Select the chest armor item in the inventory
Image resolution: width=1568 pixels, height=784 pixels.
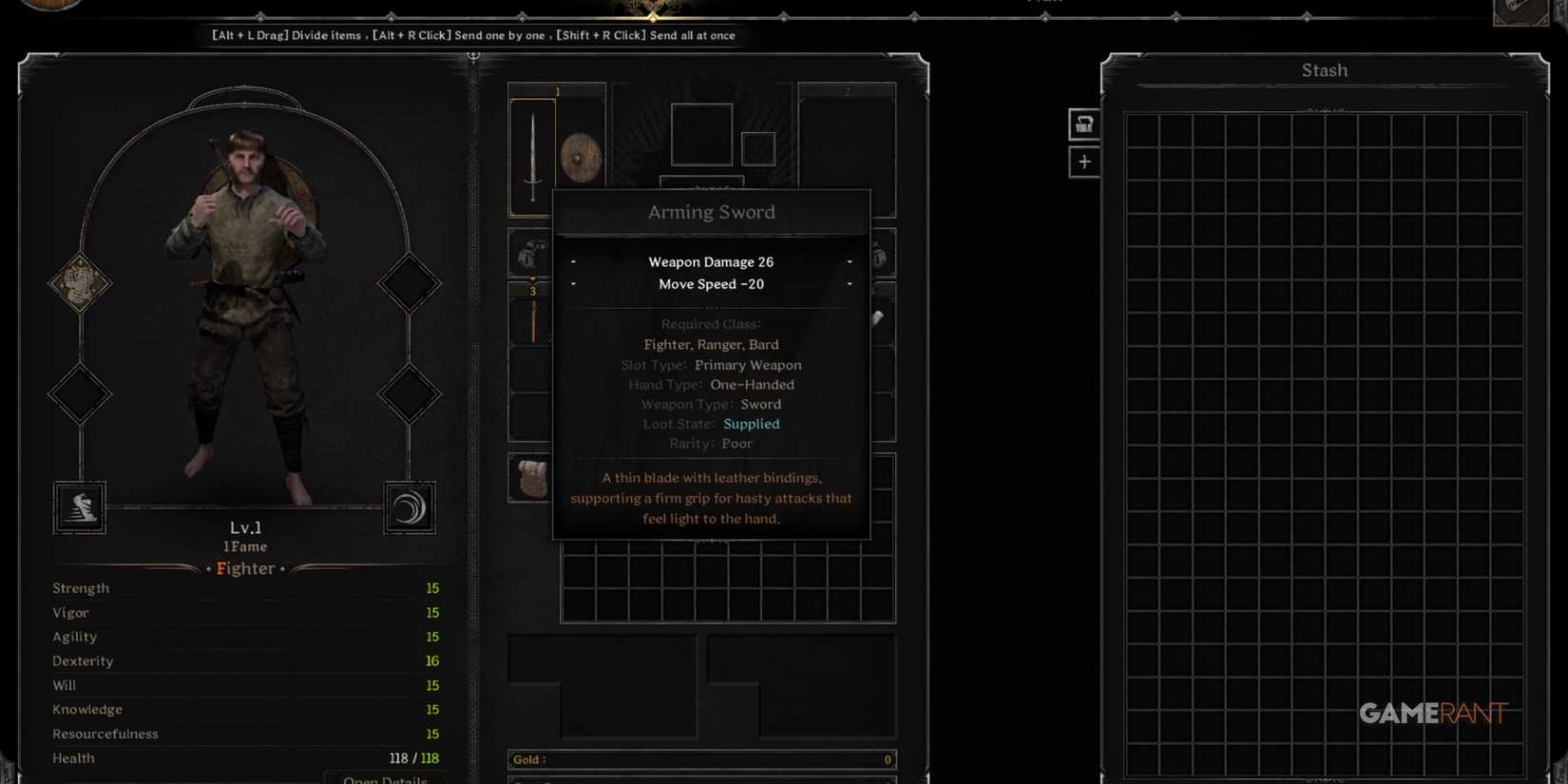pos(528,254)
